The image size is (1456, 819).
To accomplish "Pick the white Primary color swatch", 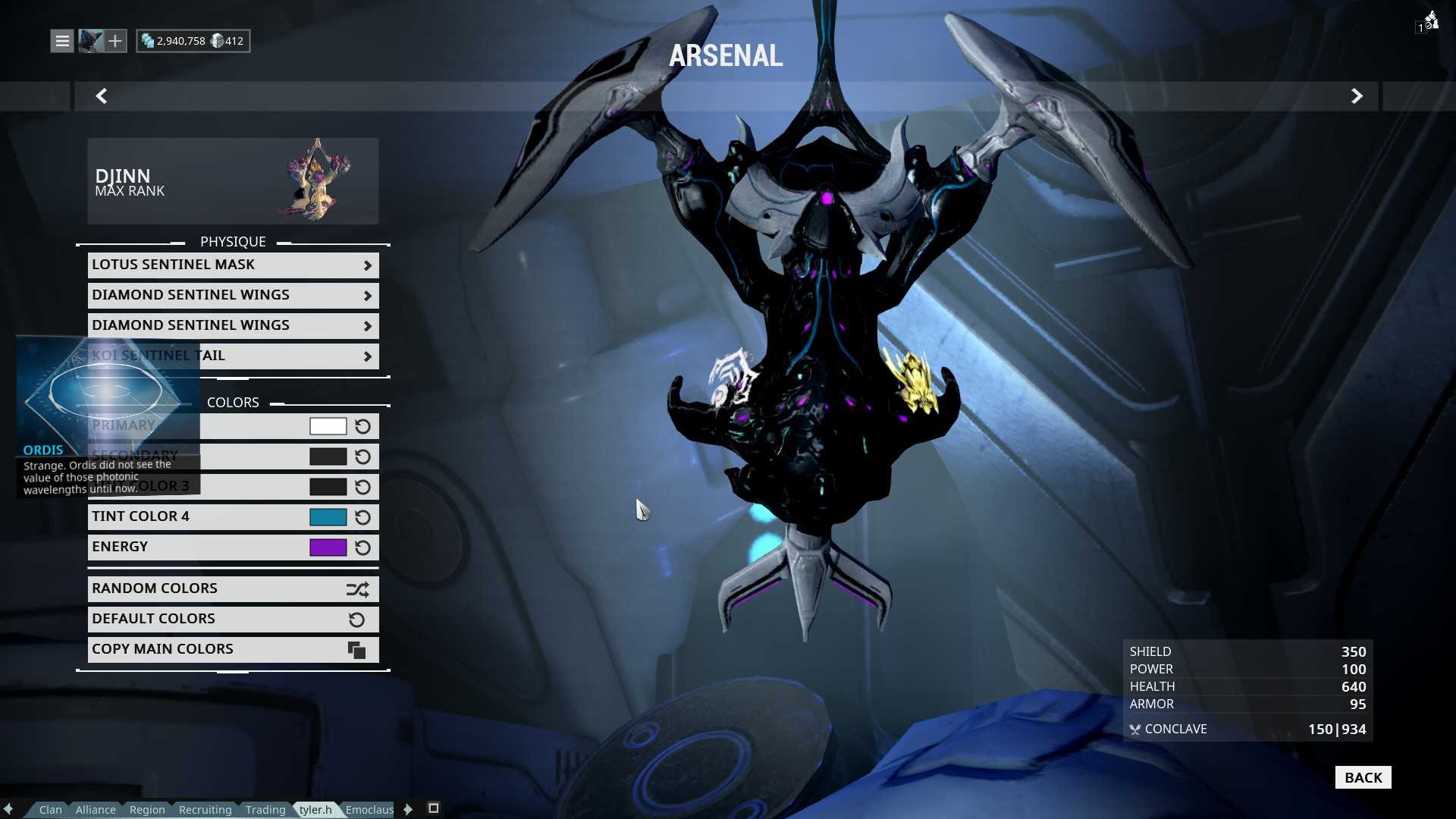I will tap(328, 426).
